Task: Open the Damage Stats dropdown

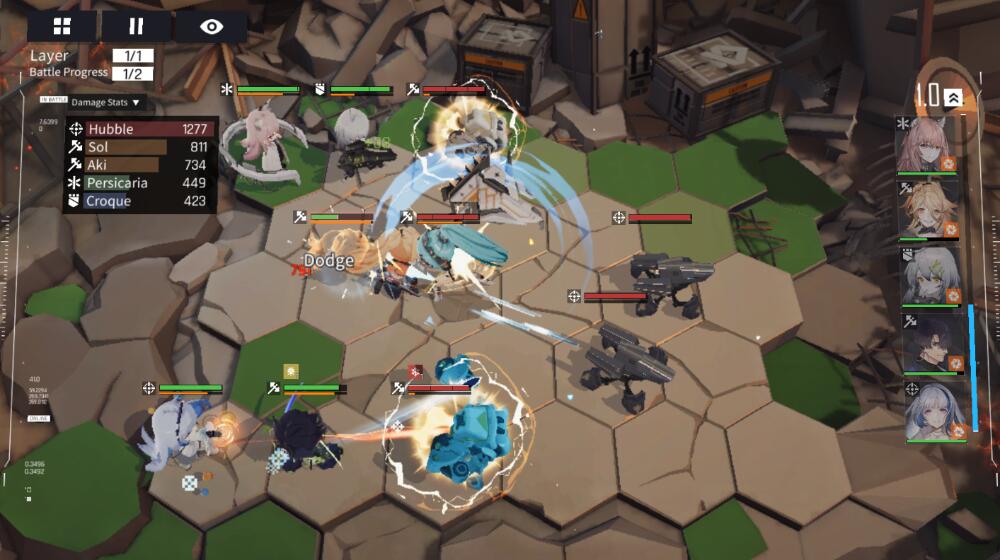Action: click(x=107, y=102)
